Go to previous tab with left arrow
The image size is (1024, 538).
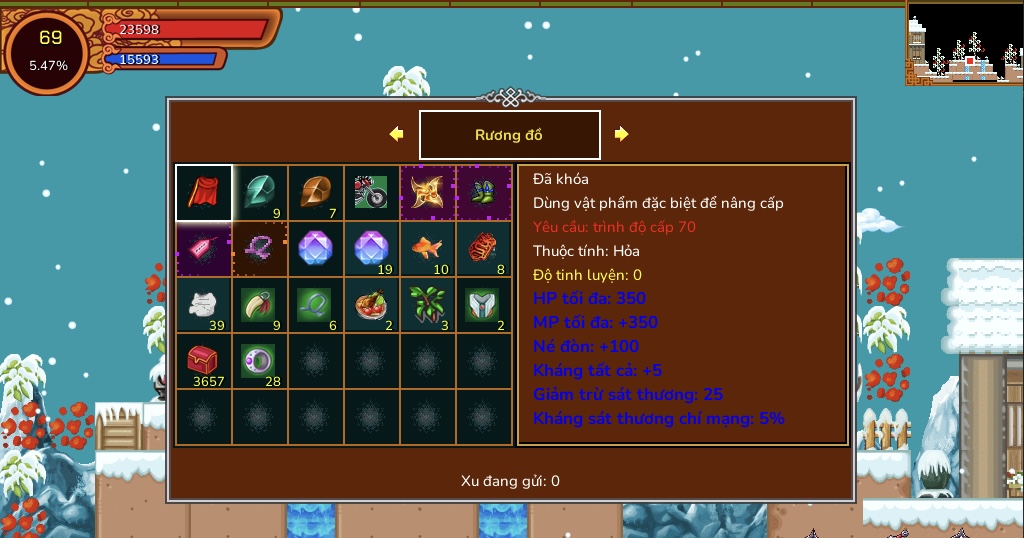(396, 134)
